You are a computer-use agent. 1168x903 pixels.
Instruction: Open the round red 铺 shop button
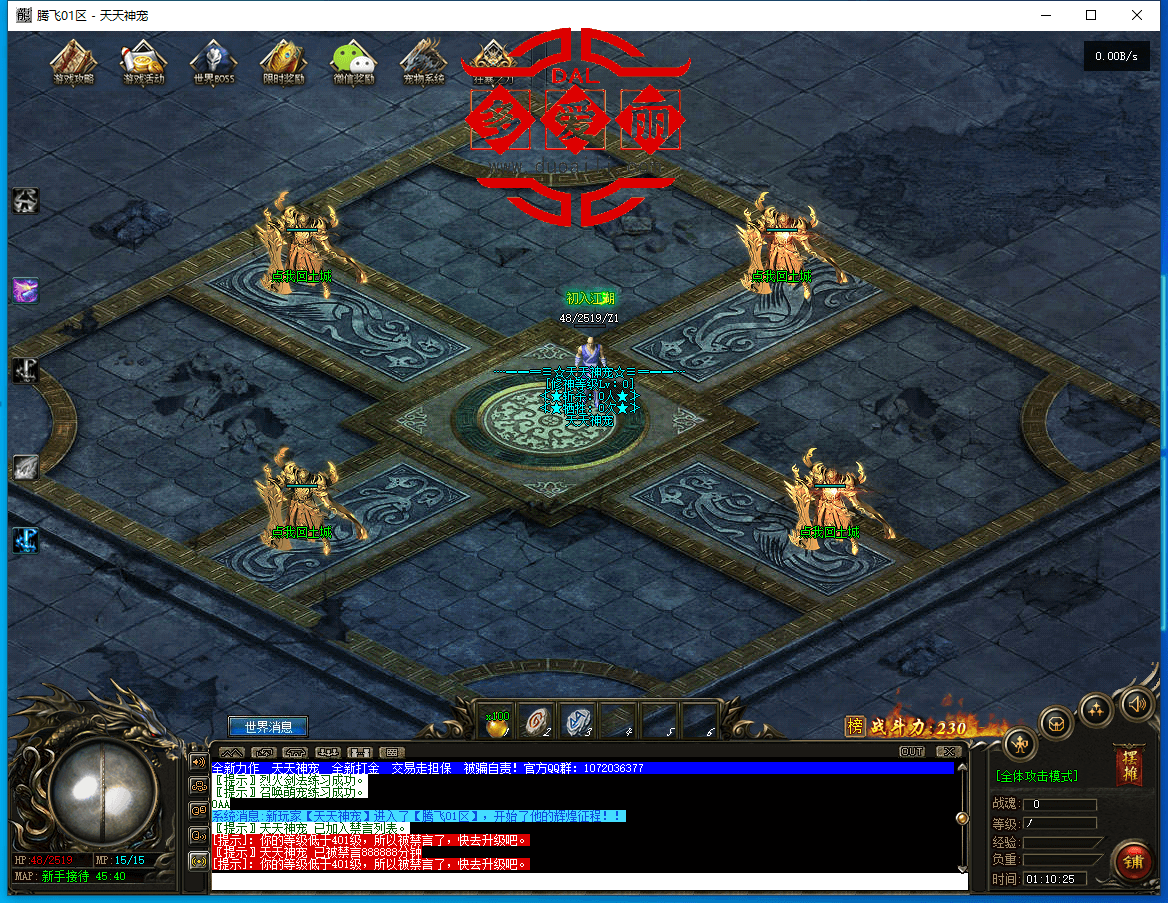click(1133, 859)
